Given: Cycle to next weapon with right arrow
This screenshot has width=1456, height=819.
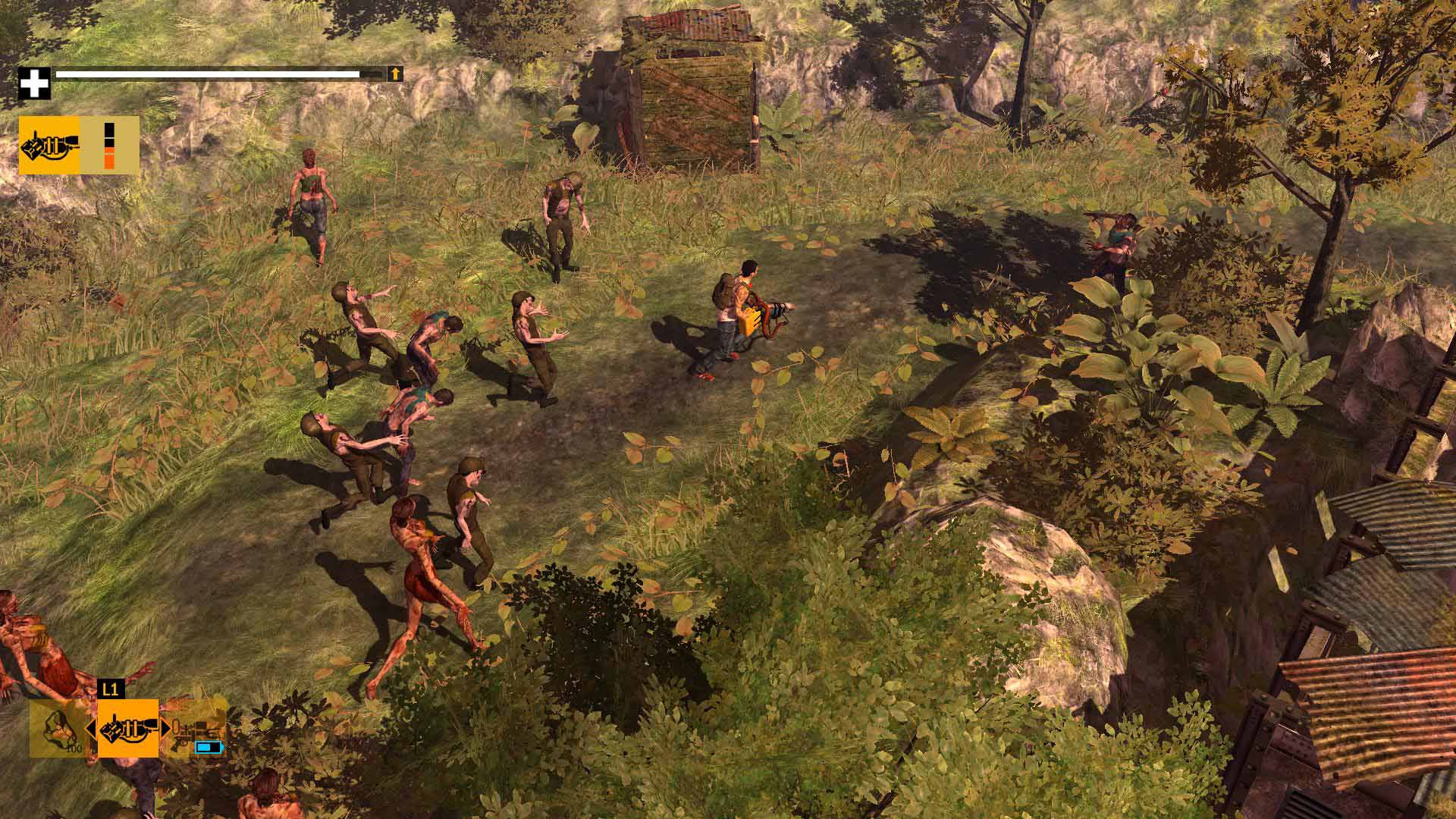Looking at the screenshot, I should coord(165,729).
